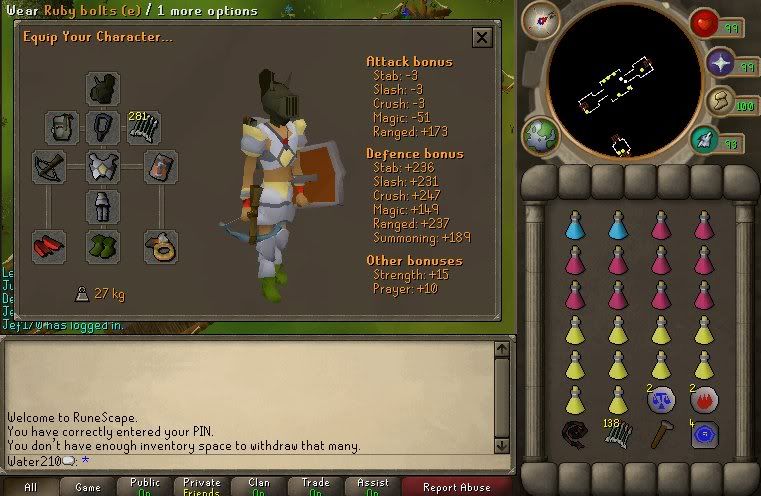Select the equipped crossbow weapon slot
This screenshot has height=496, width=761.
click(x=49, y=166)
